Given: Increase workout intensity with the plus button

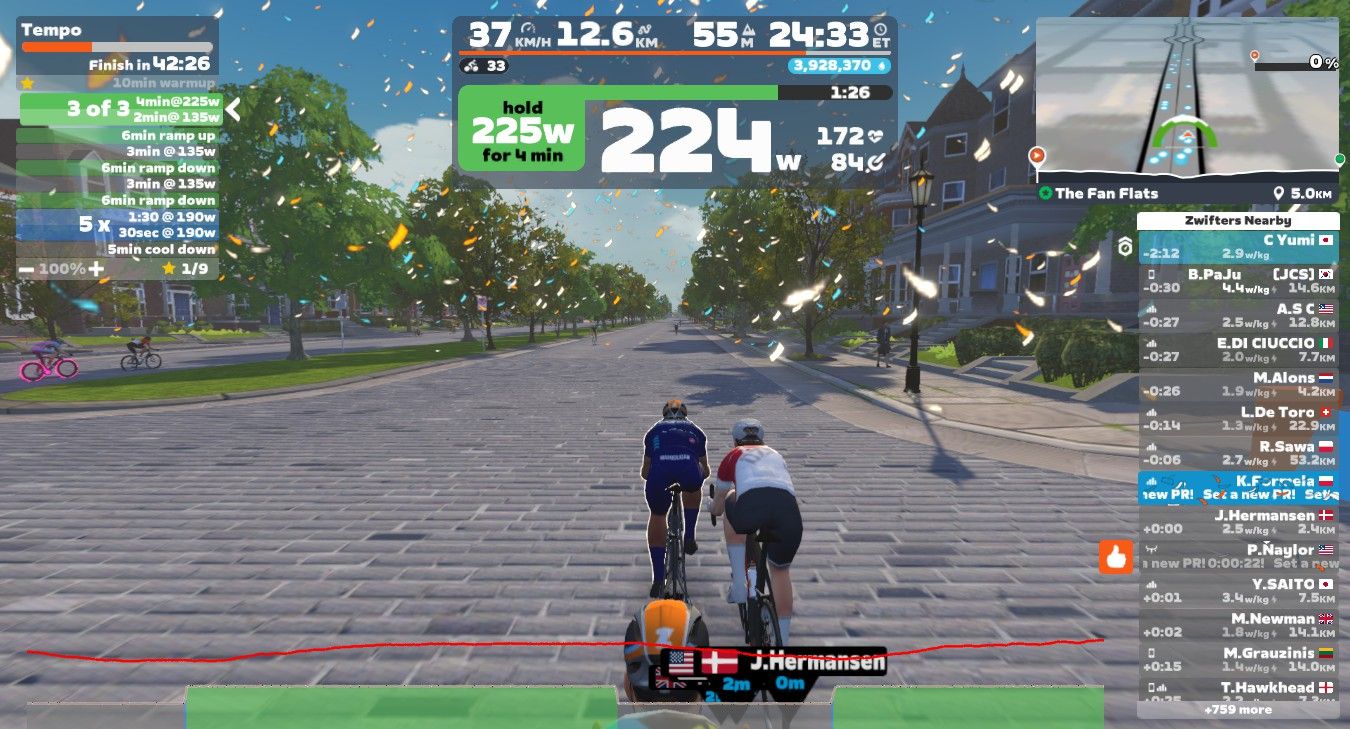Looking at the screenshot, I should (x=95, y=269).
